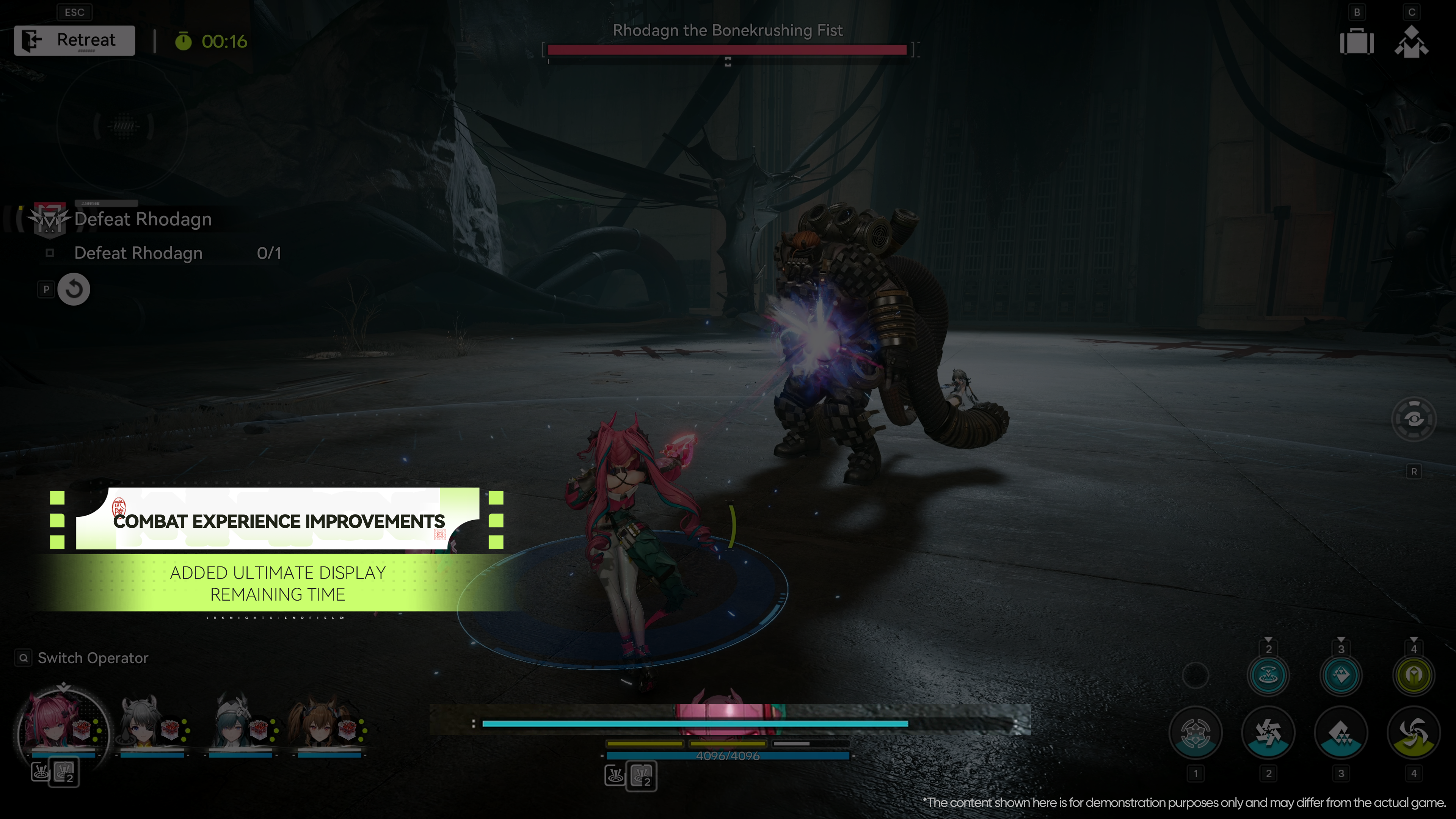Activate the teal diamond ultimate icon
The height and width of the screenshot is (819, 1456).
[1341, 675]
